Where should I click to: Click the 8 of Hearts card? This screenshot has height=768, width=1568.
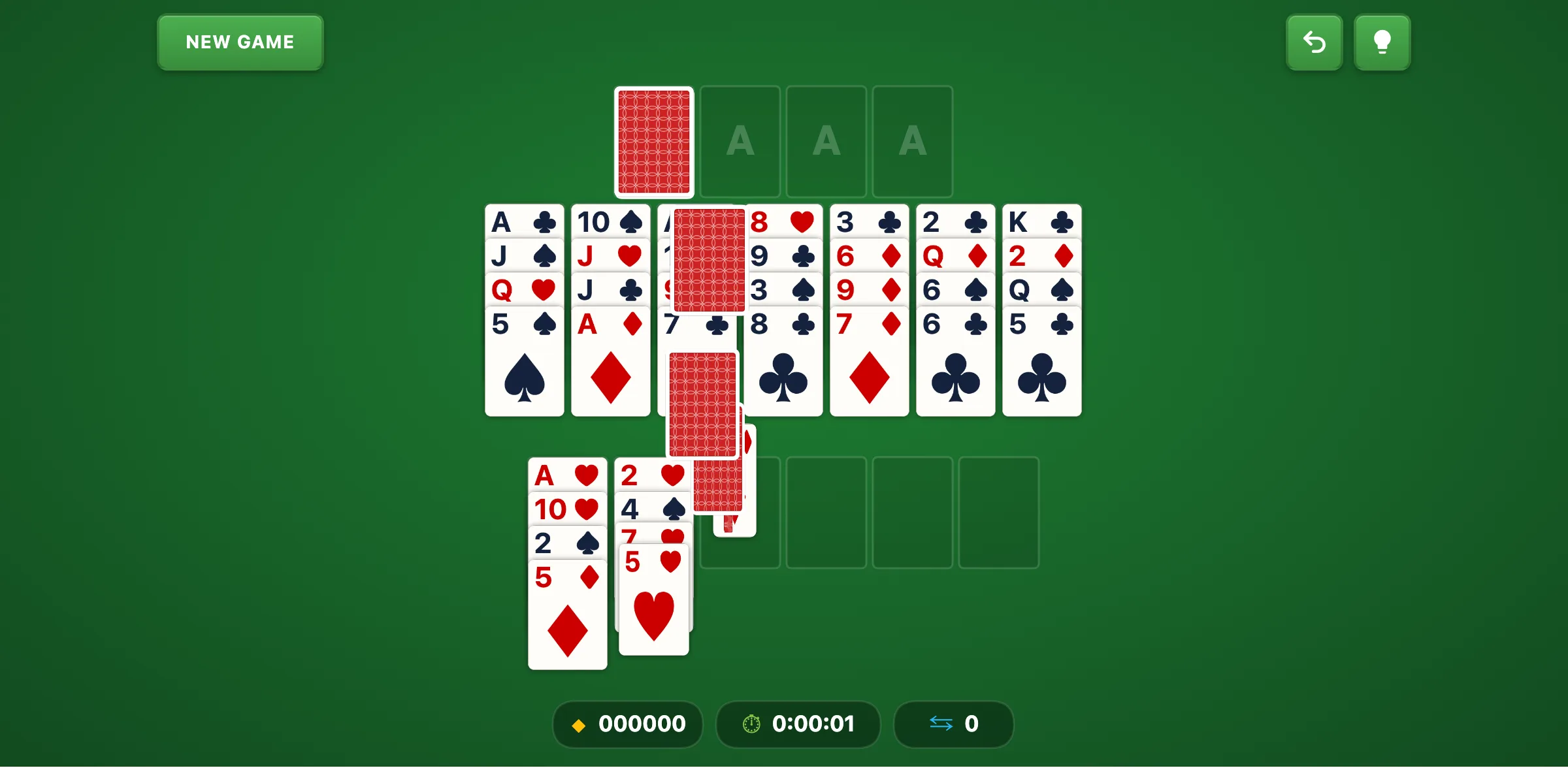coord(783,222)
